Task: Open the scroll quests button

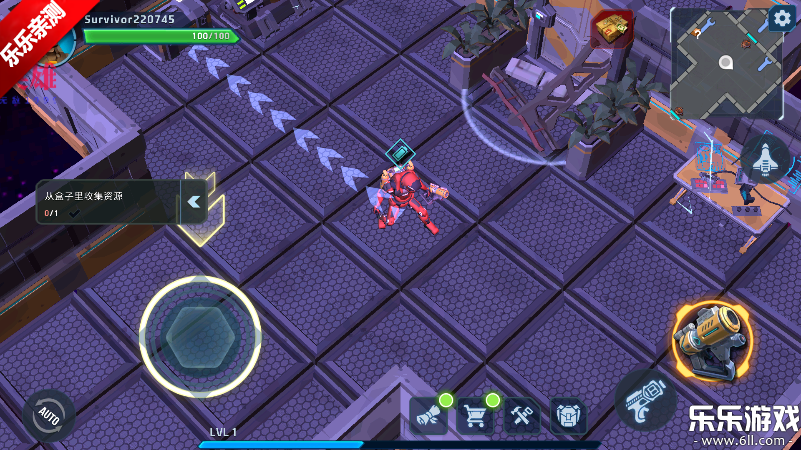Action: [x=428, y=415]
